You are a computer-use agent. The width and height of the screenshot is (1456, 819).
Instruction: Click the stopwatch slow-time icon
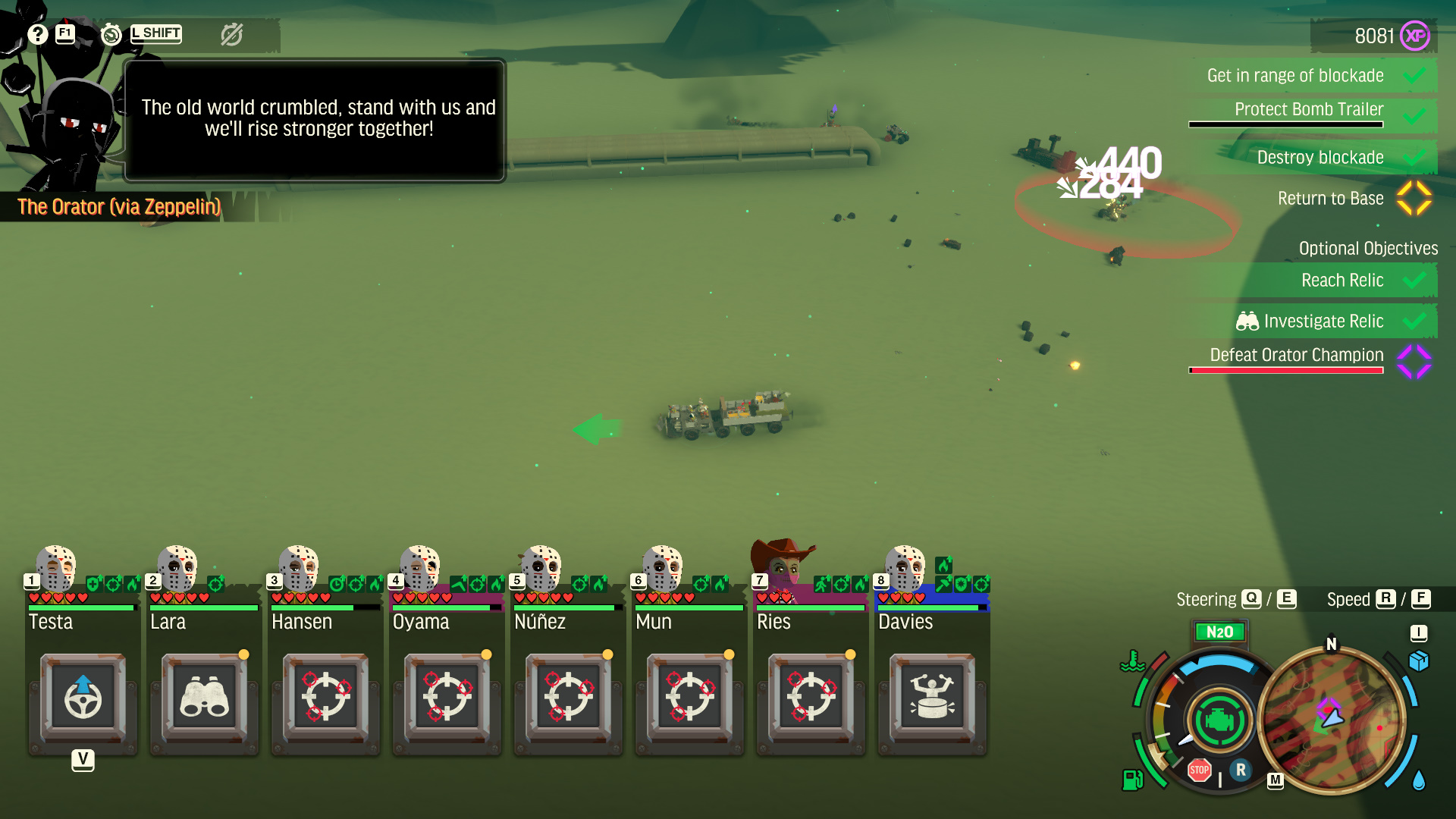pyautogui.click(x=111, y=34)
